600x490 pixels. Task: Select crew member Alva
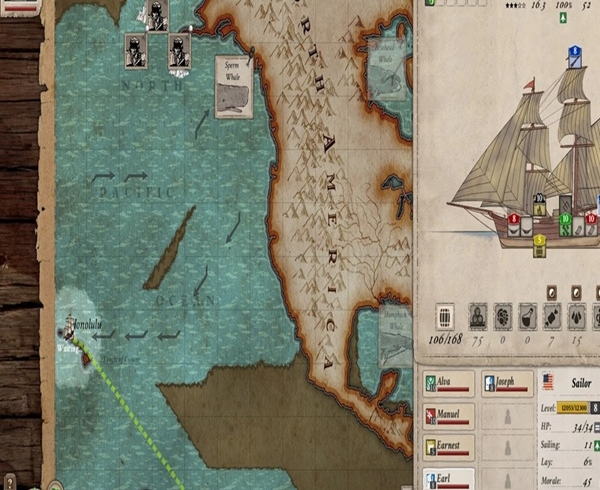tap(448, 383)
